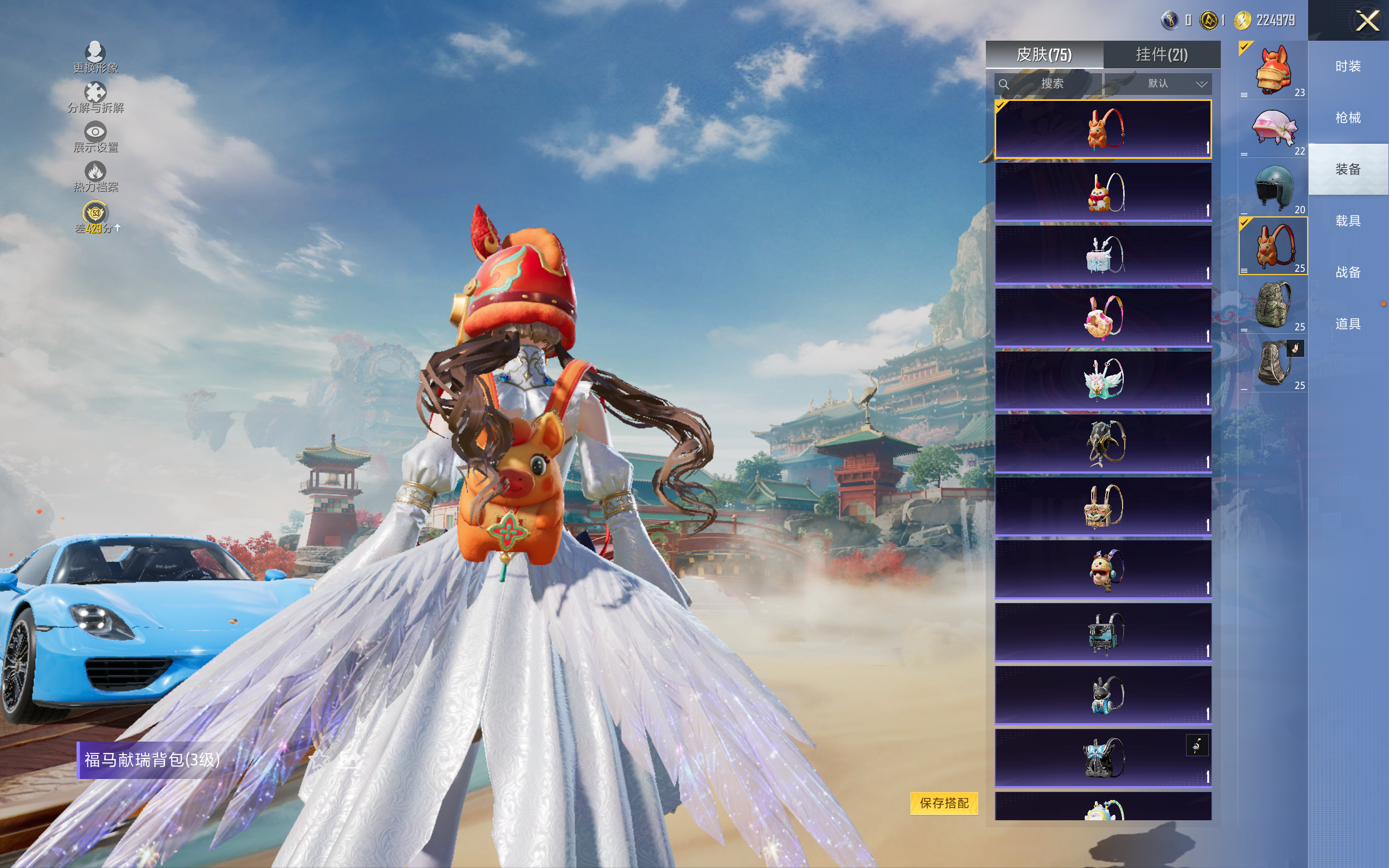The image size is (1389, 868).
Task: Pick the camouflage backpack slot
Action: (x=1272, y=304)
